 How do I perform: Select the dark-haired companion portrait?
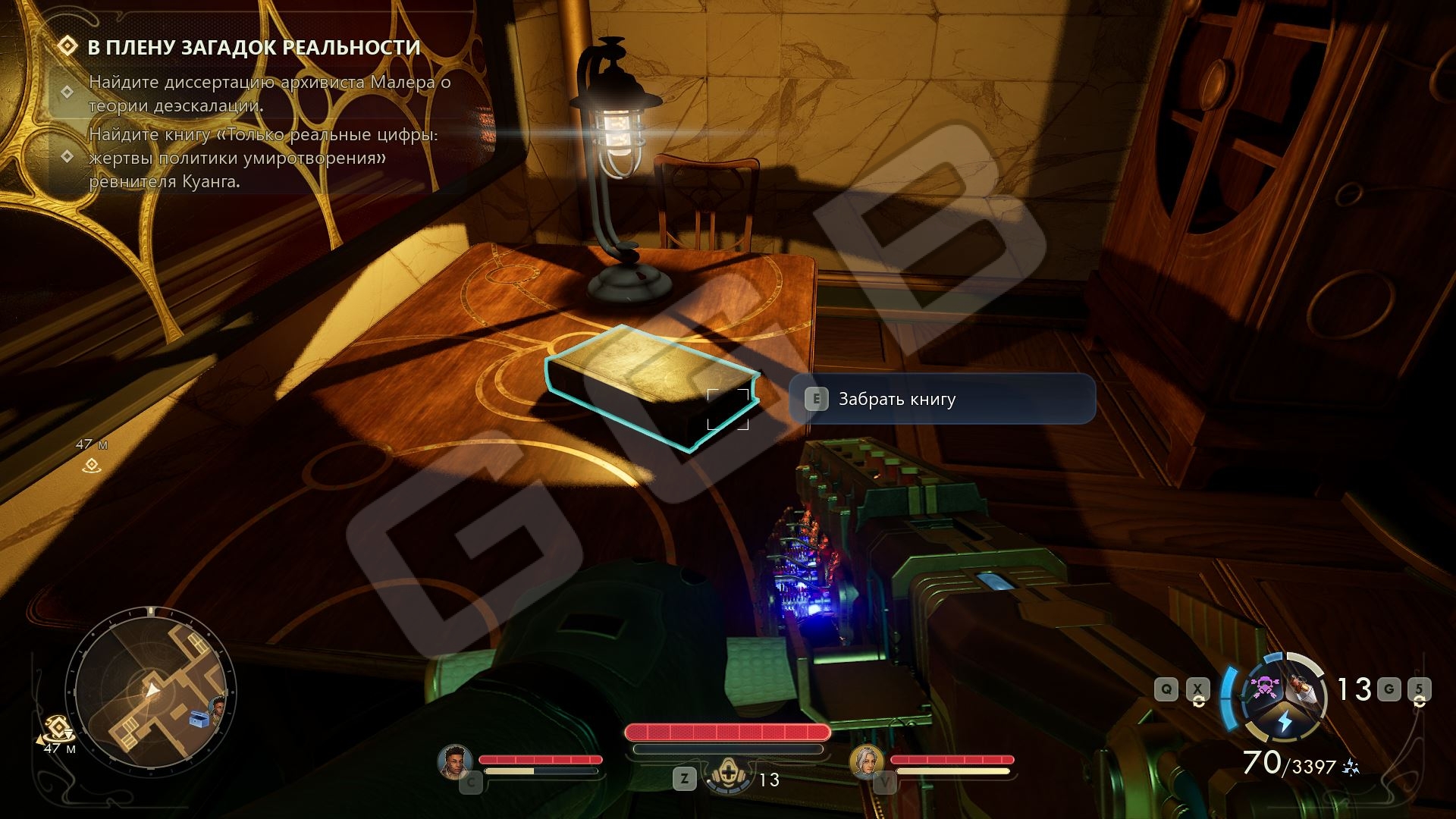(x=455, y=761)
